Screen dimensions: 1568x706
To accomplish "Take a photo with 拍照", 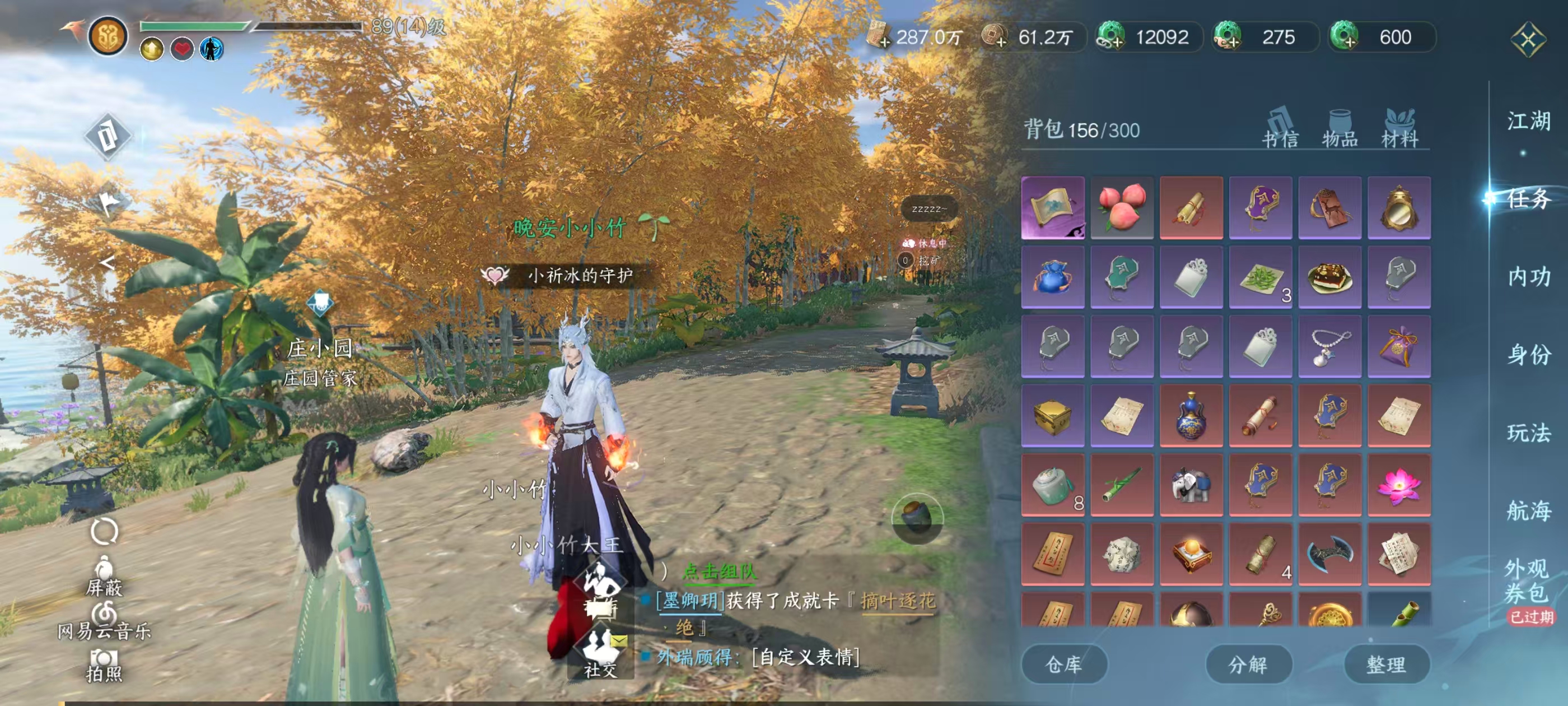I will click(x=104, y=665).
